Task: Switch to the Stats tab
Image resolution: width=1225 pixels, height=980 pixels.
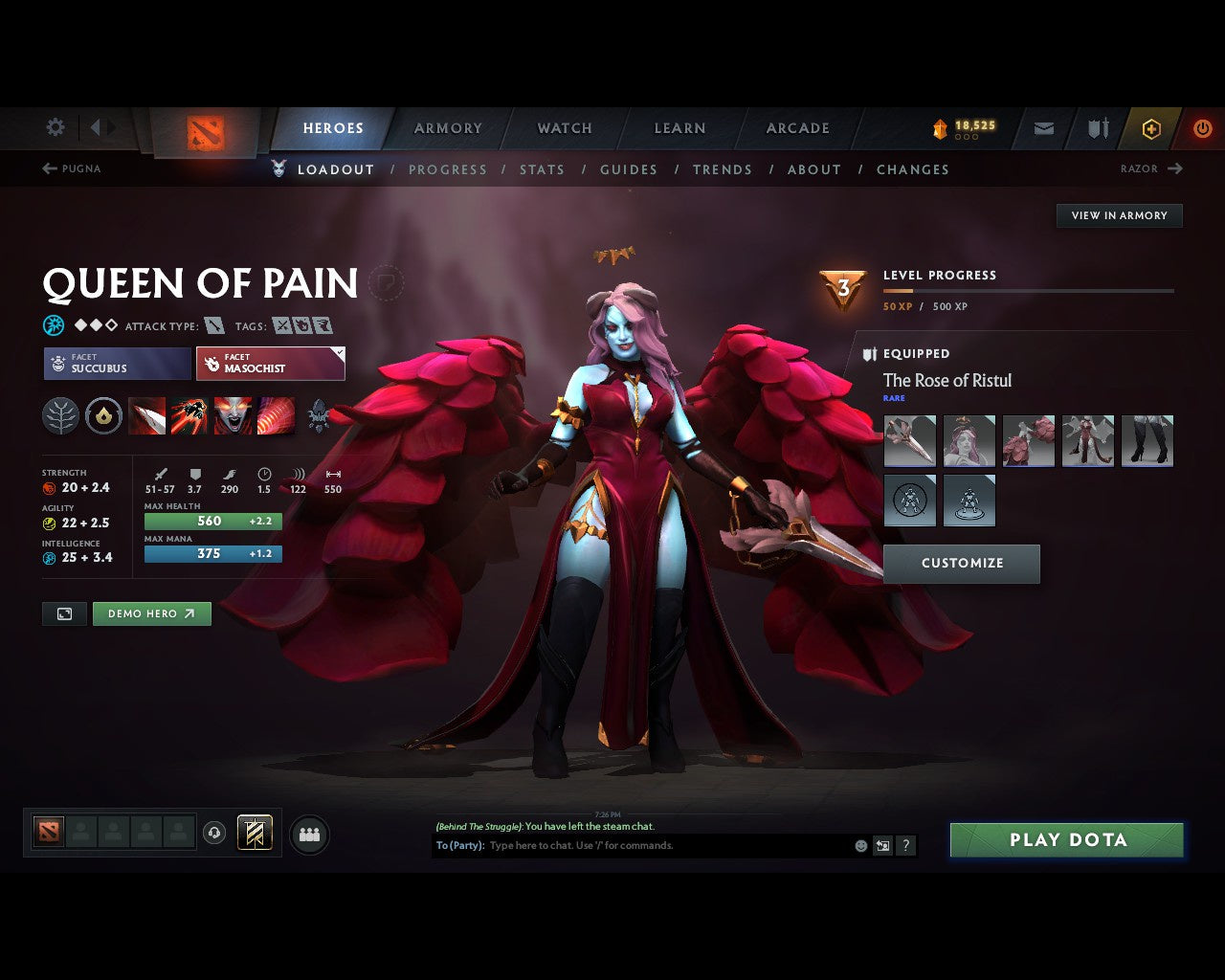Action: pyautogui.click(x=542, y=169)
